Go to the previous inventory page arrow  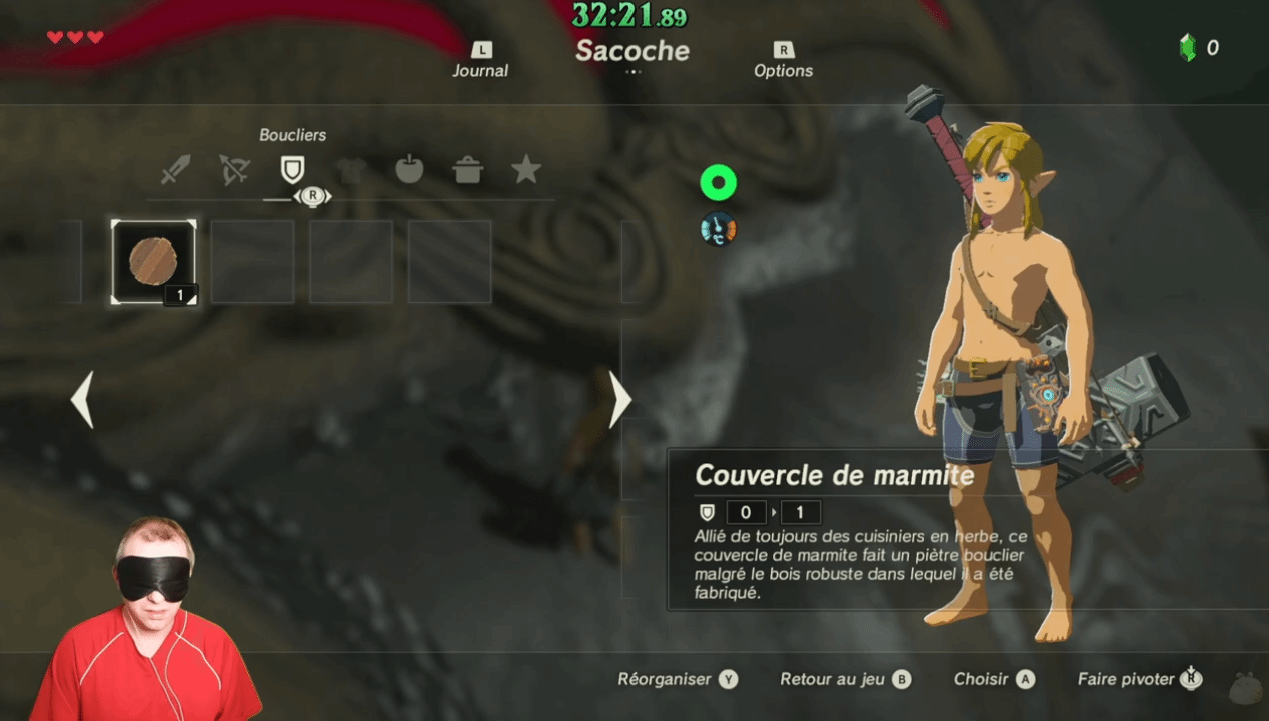[82, 400]
